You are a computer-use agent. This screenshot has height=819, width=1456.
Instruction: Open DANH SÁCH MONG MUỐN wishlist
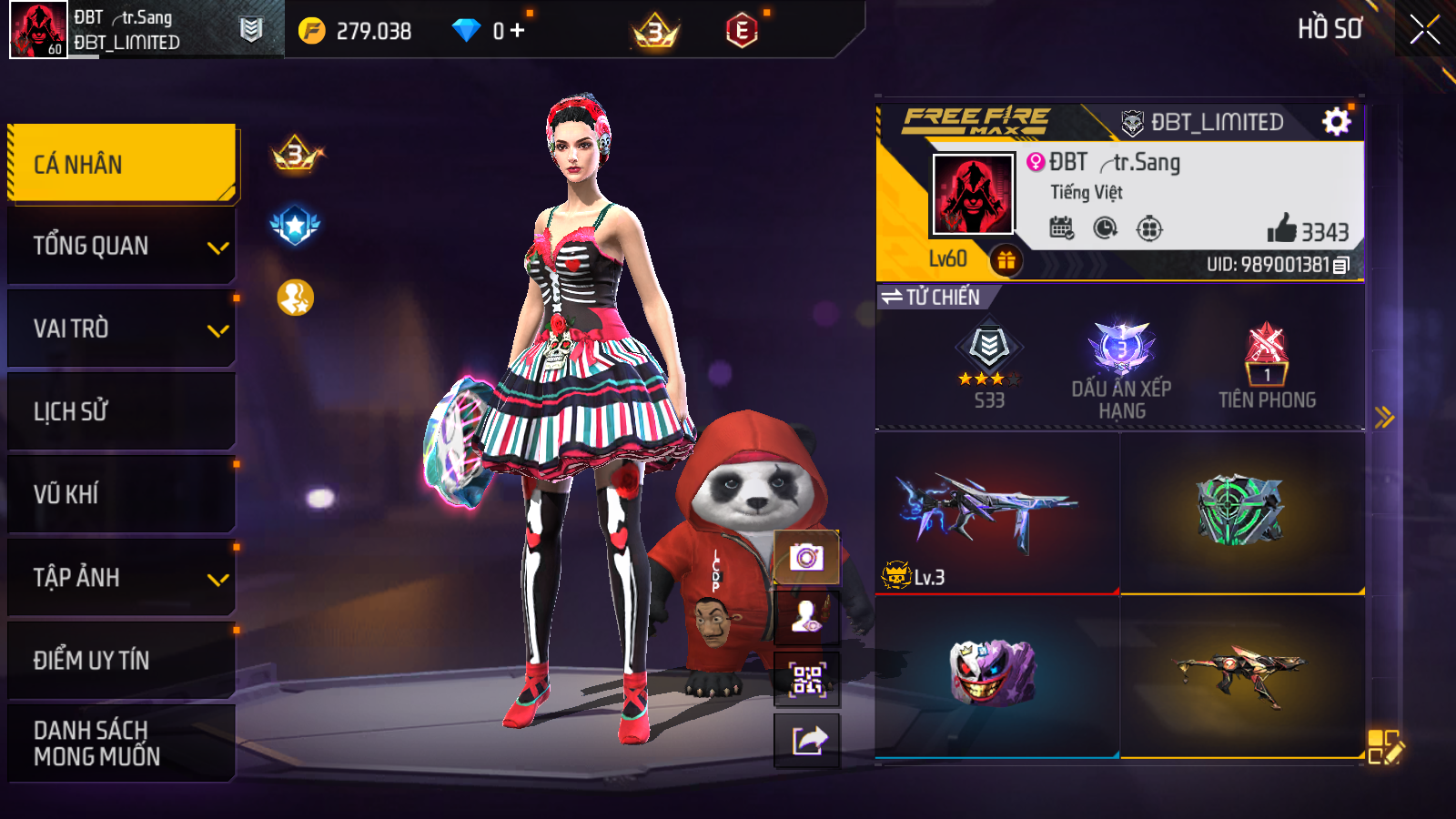click(122, 743)
